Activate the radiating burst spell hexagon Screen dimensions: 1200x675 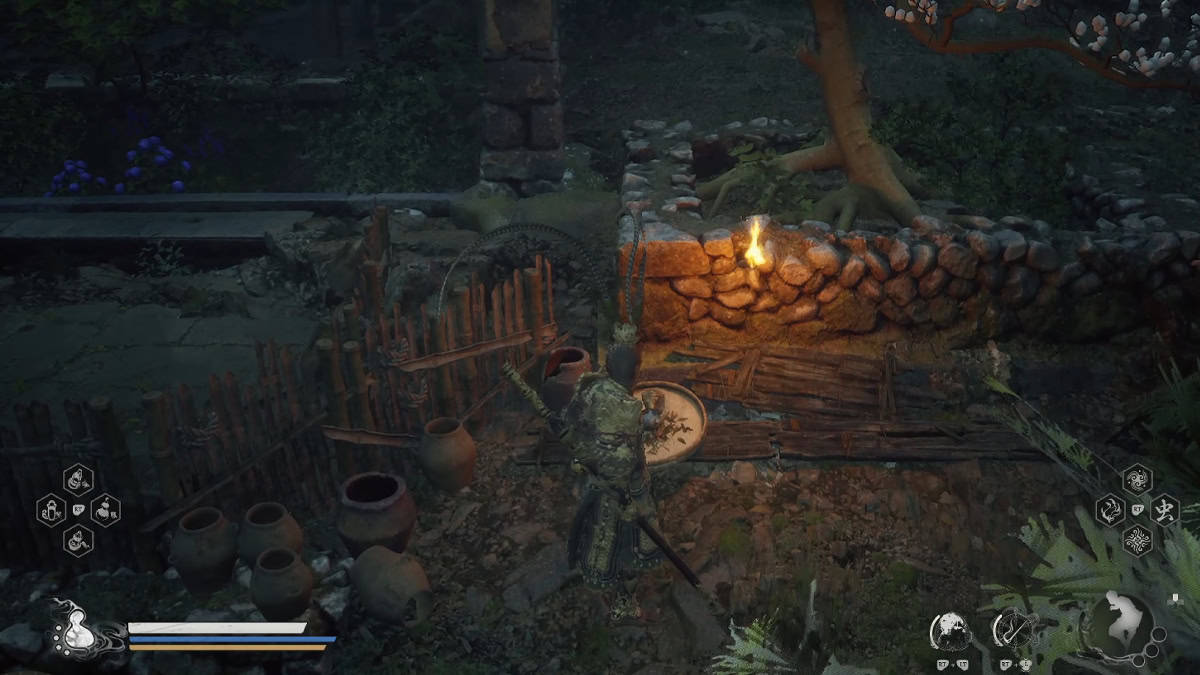pyautogui.click(x=1136, y=541)
